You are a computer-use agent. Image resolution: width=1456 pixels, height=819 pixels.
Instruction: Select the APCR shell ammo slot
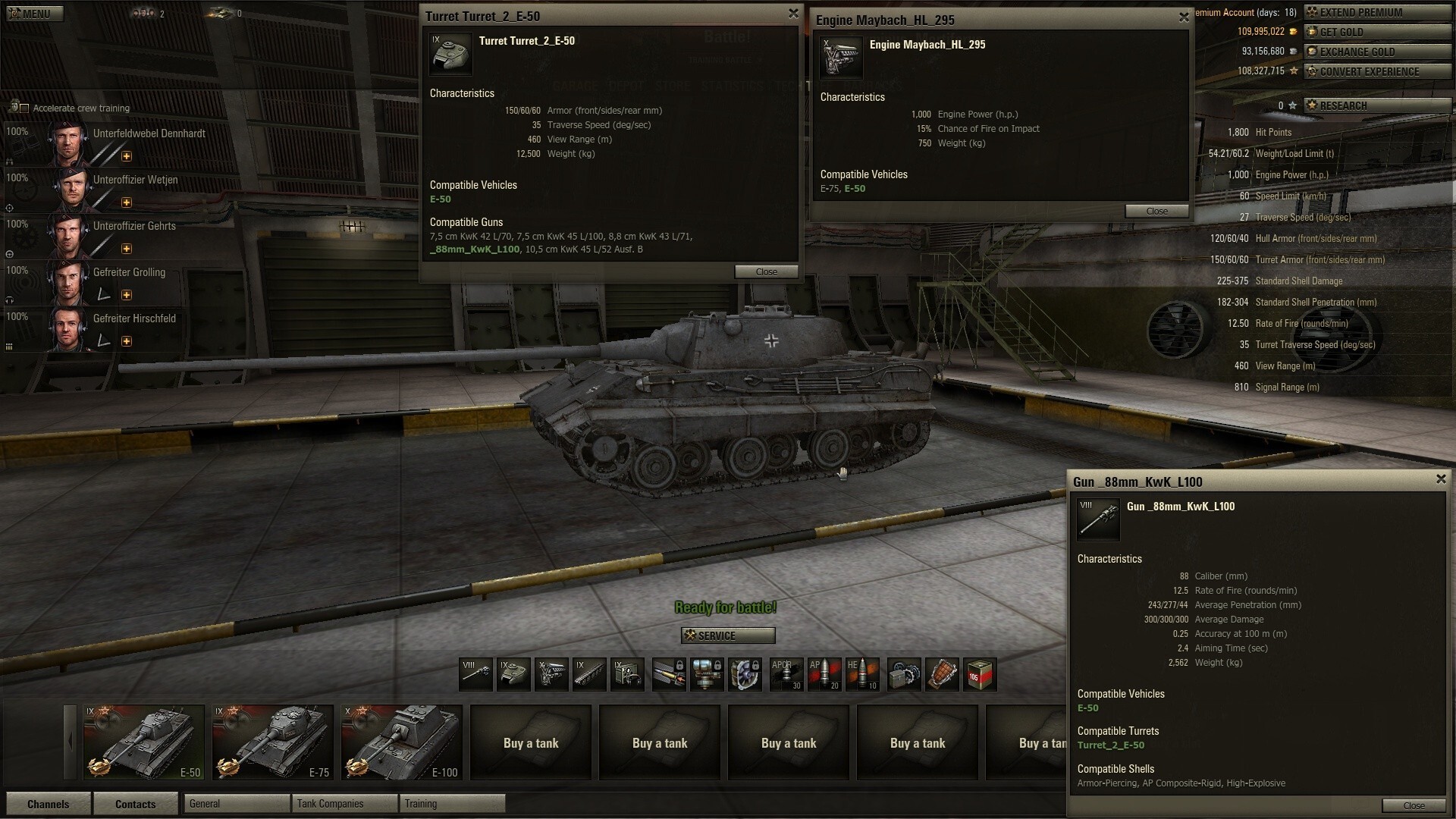click(786, 674)
